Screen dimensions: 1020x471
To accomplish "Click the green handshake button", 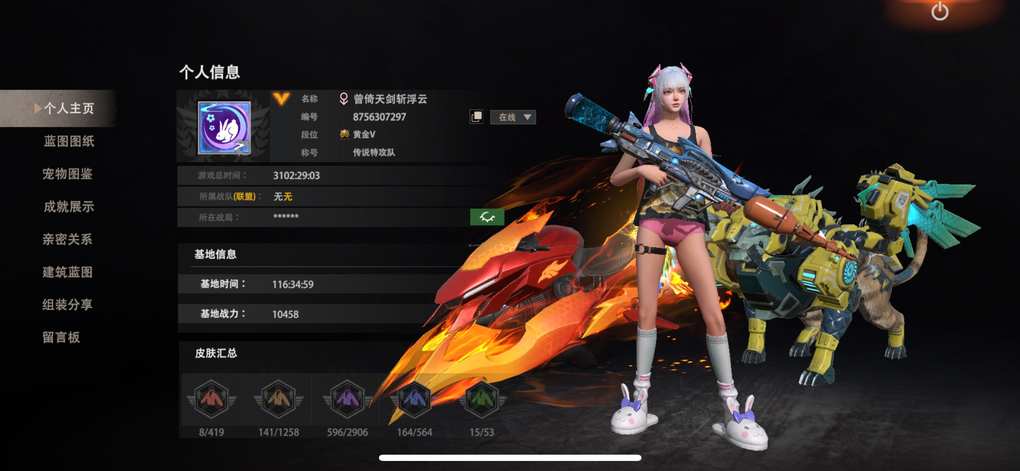I will point(487,217).
